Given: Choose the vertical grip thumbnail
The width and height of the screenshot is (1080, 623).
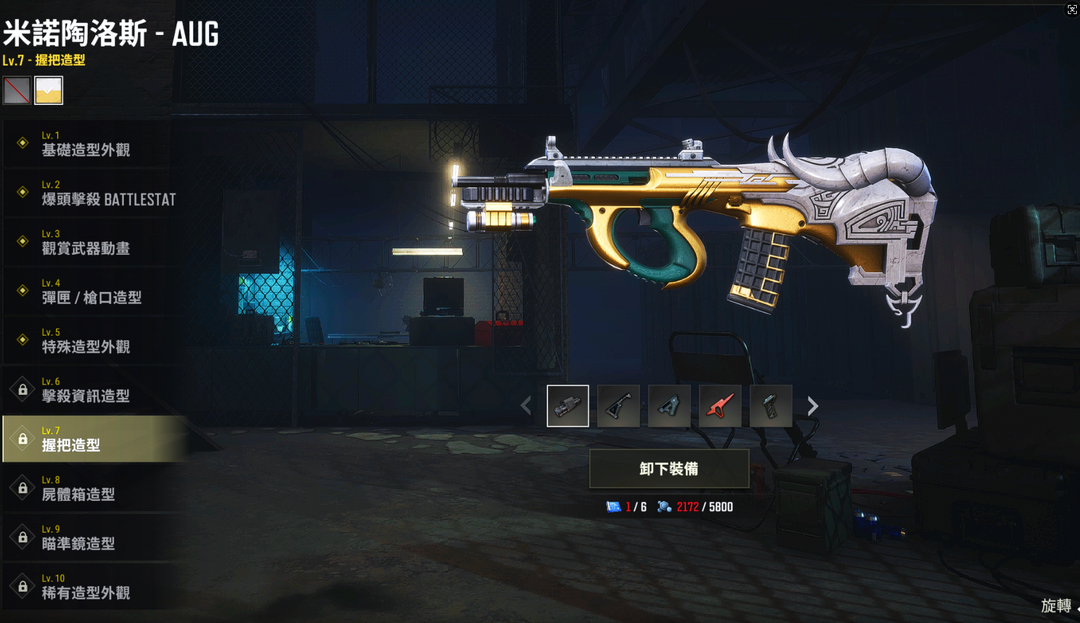Looking at the screenshot, I should (771, 406).
